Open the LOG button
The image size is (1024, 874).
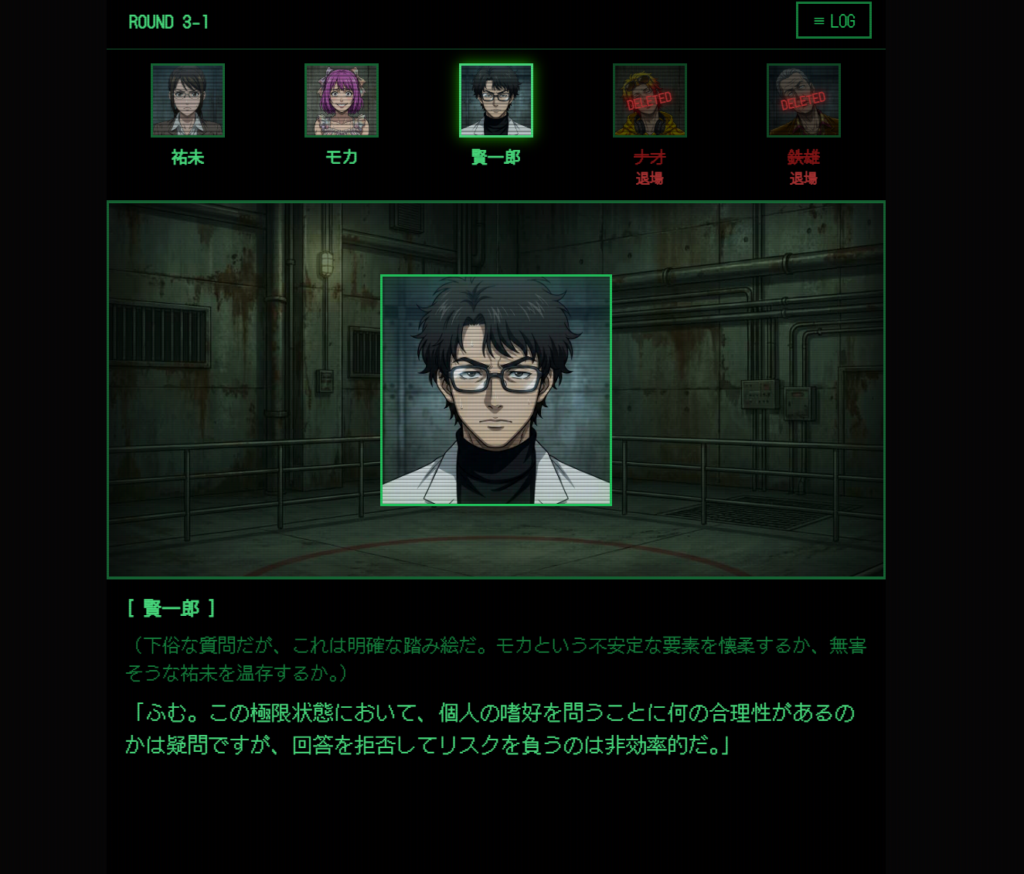pyautogui.click(x=833, y=21)
